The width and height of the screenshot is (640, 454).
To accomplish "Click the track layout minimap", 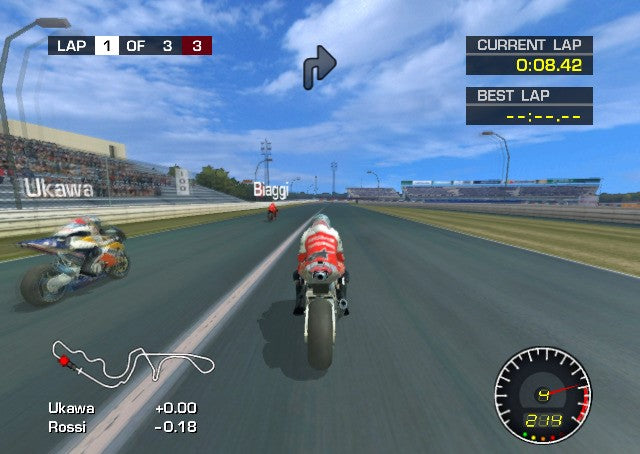I will click(133, 364).
